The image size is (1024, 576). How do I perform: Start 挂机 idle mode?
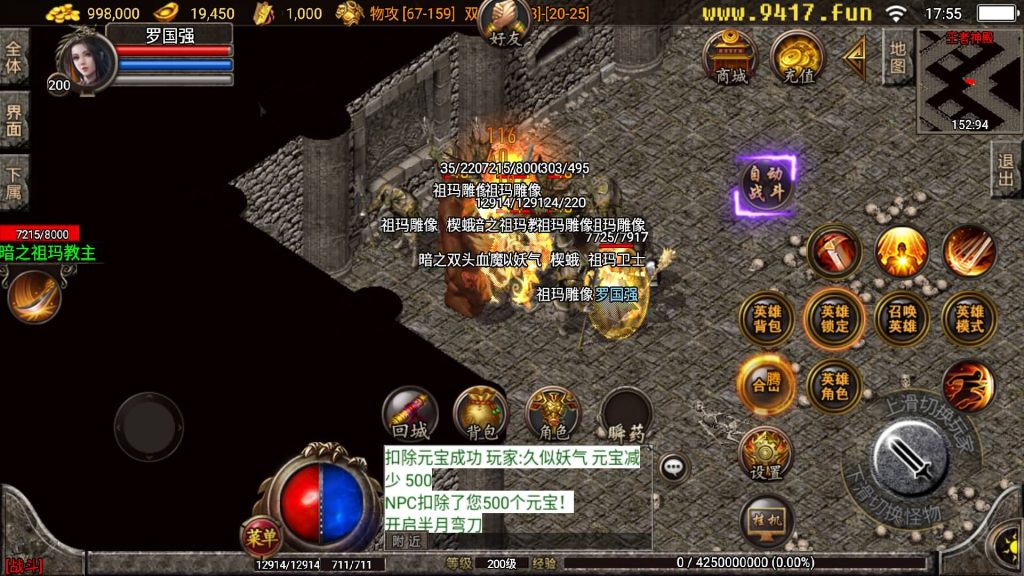pos(767,520)
